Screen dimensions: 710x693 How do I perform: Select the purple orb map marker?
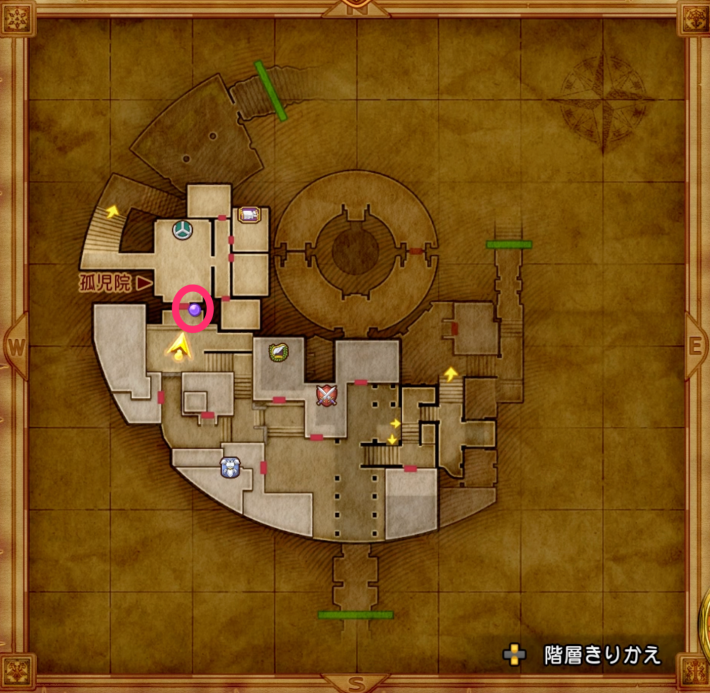(194, 311)
